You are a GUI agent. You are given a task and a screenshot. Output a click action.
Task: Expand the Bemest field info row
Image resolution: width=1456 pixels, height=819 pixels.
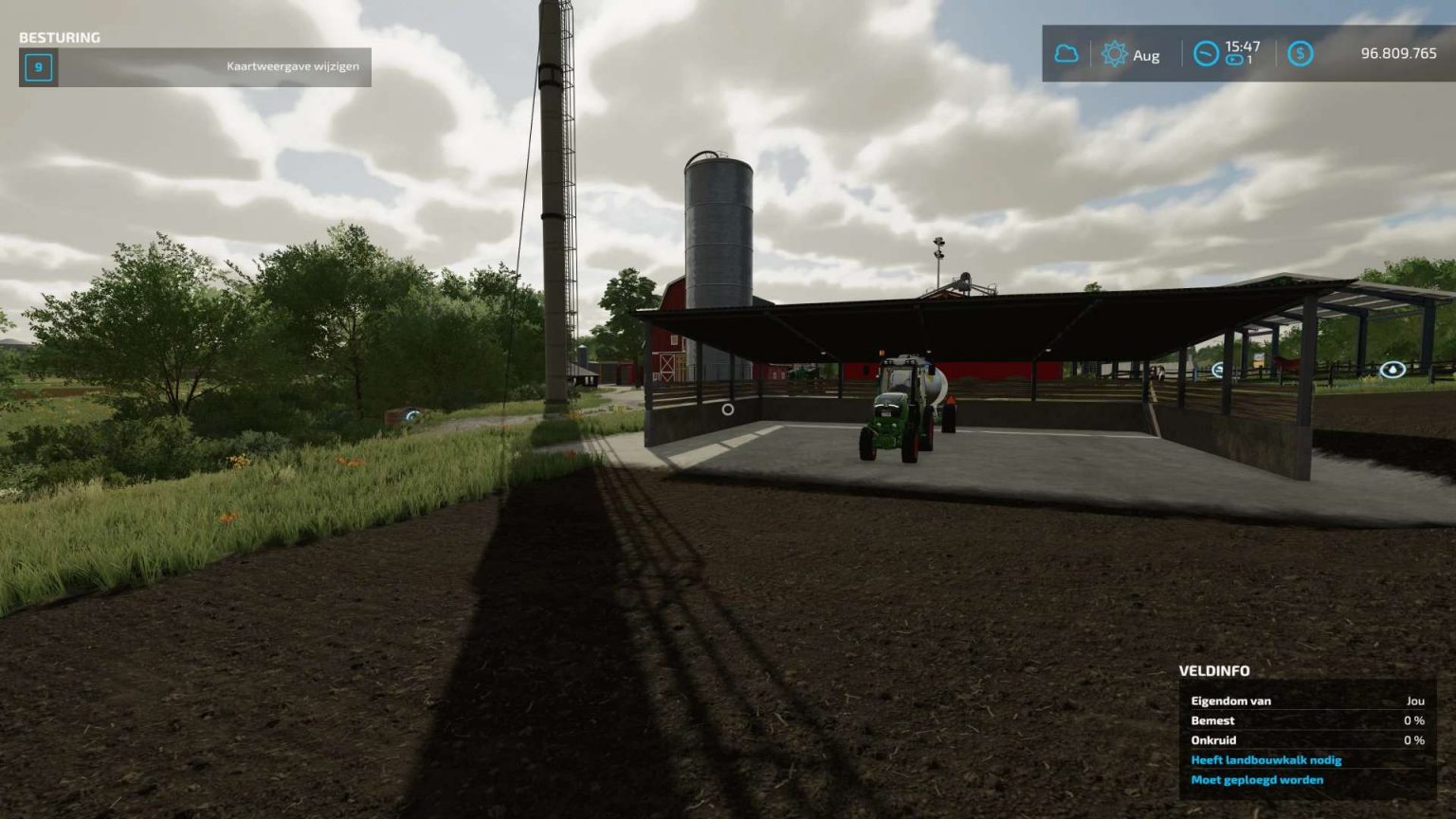tap(1212, 720)
